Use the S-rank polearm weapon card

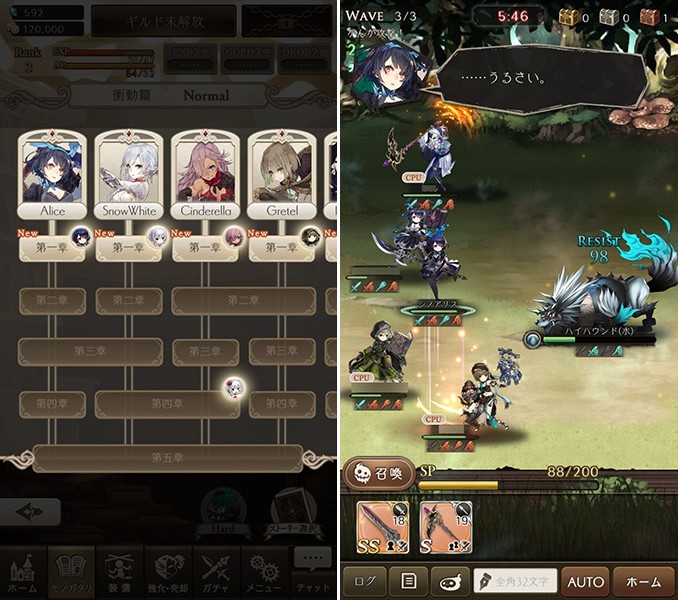(444, 525)
